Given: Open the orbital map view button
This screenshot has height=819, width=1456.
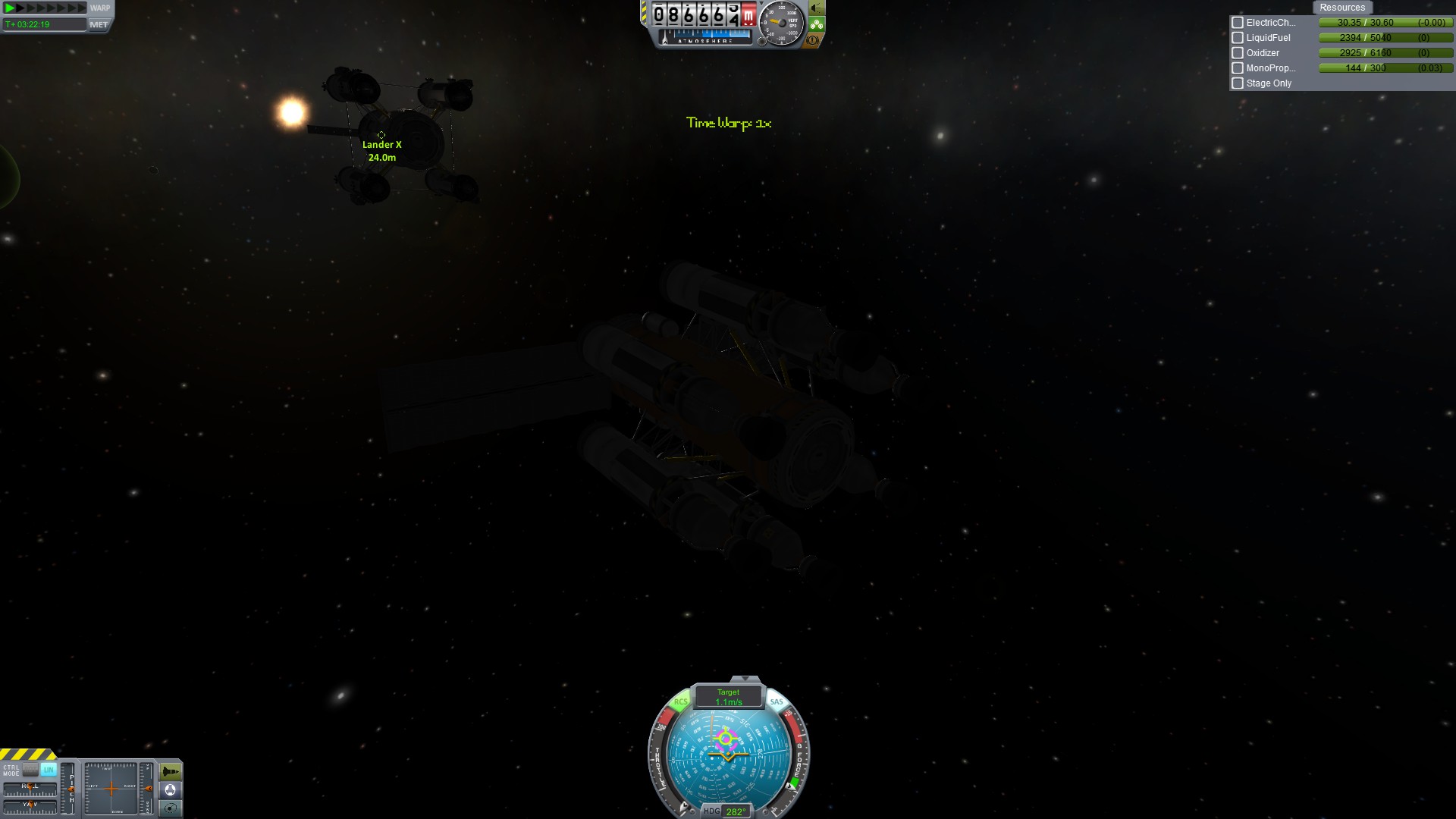Looking at the screenshot, I should (171, 808).
